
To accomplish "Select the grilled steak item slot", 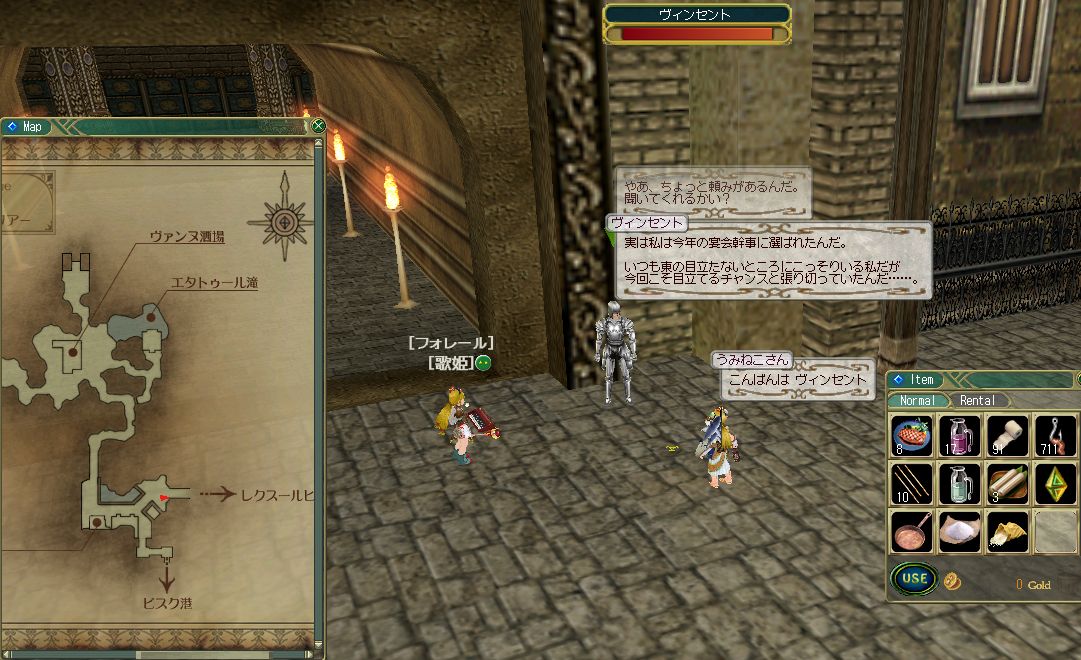I will click(911, 436).
